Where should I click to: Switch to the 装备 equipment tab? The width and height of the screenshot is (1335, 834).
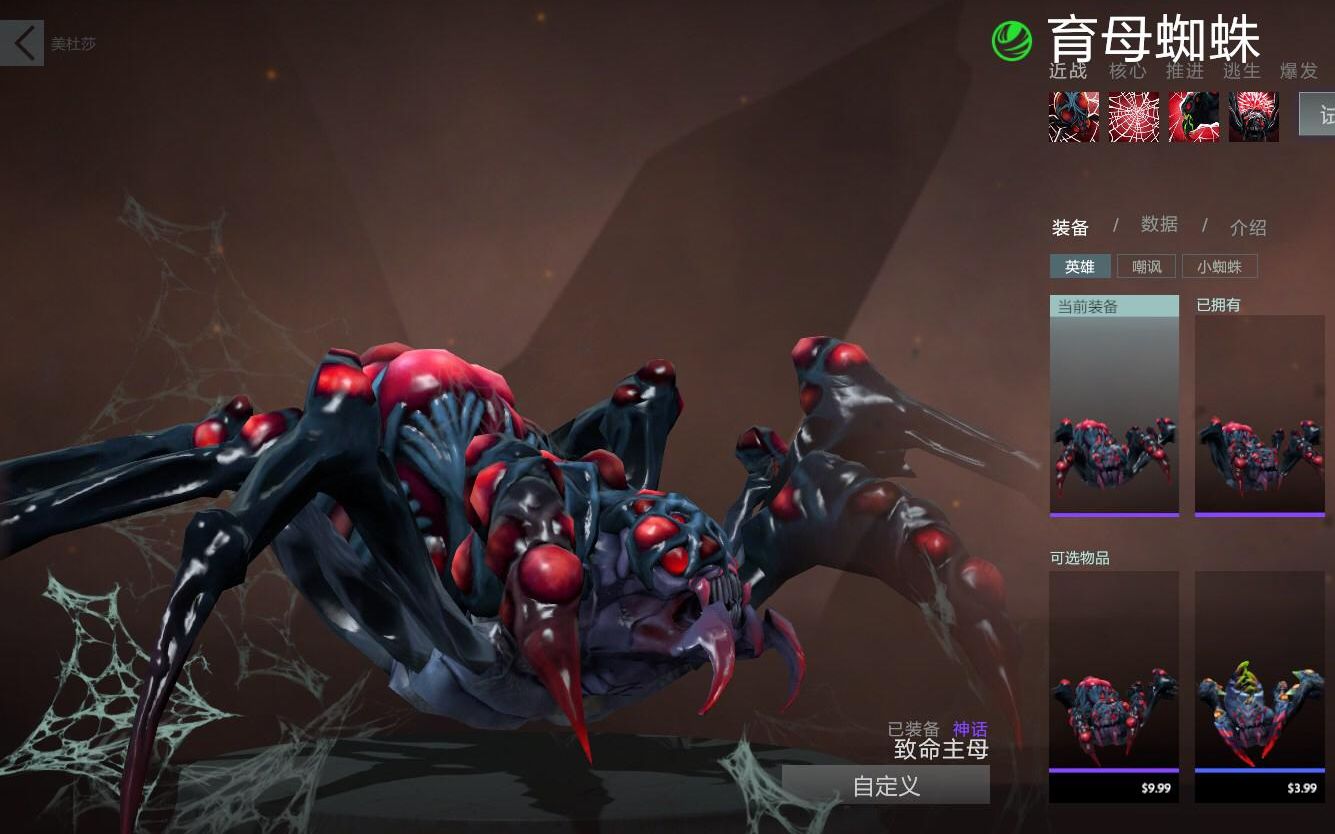click(x=1070, y=228)
